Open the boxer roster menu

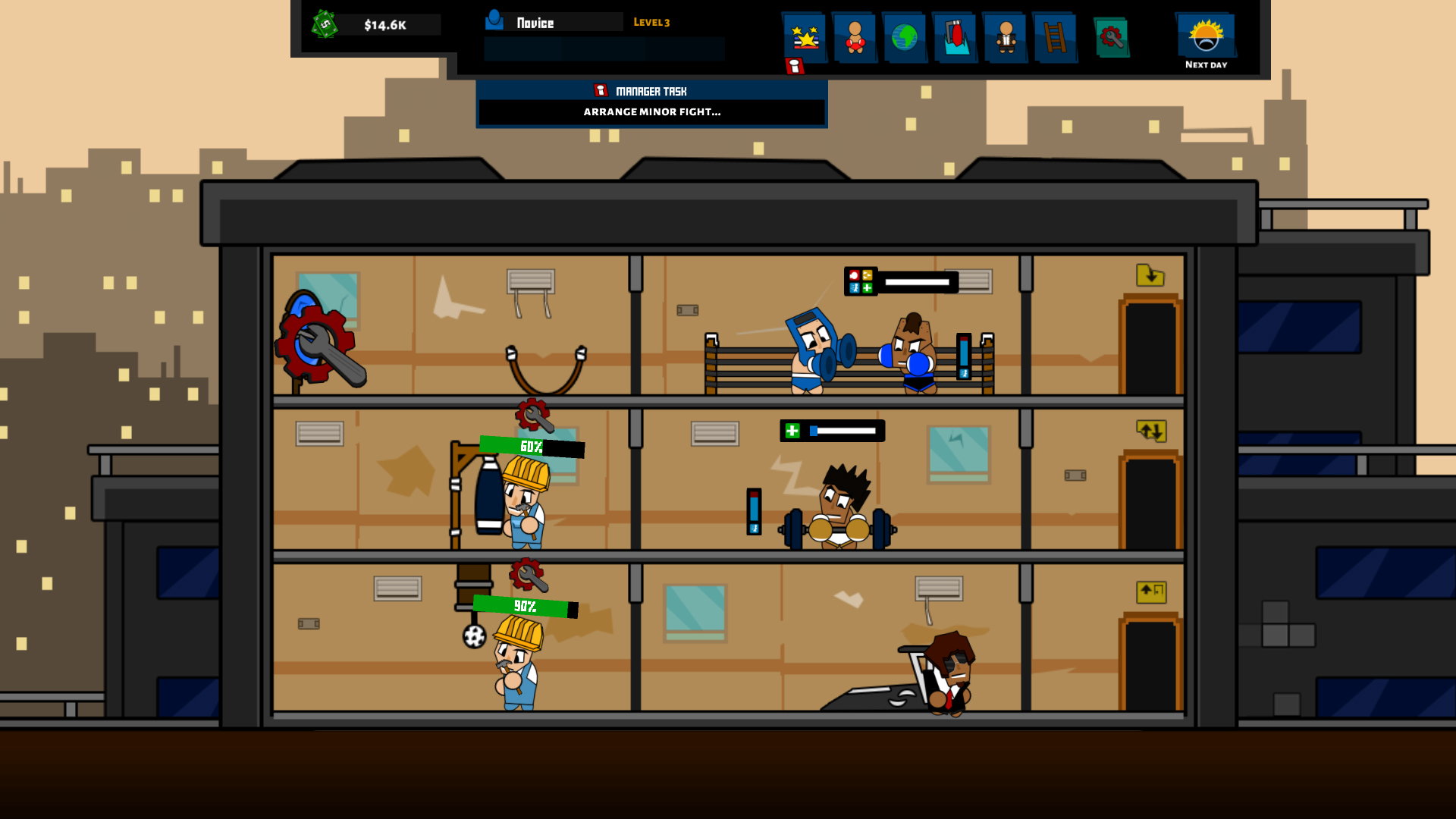[855, 36]
